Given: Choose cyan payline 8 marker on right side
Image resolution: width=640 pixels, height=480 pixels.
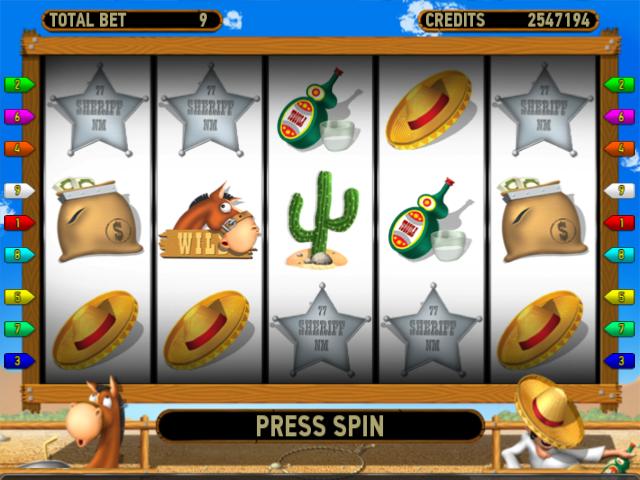Looking at the screenshot, I should point(621,255).
